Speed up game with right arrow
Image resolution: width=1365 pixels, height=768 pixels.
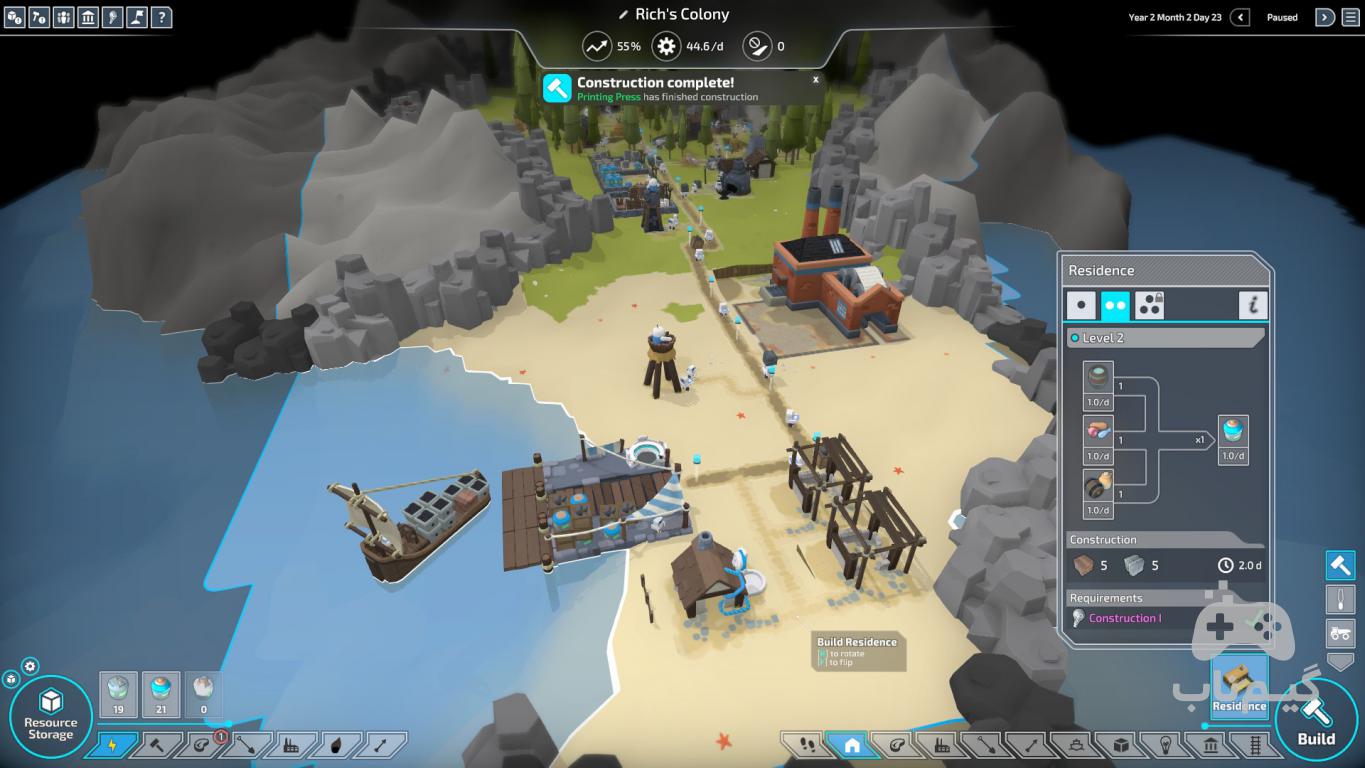[x=1324, y=17]
